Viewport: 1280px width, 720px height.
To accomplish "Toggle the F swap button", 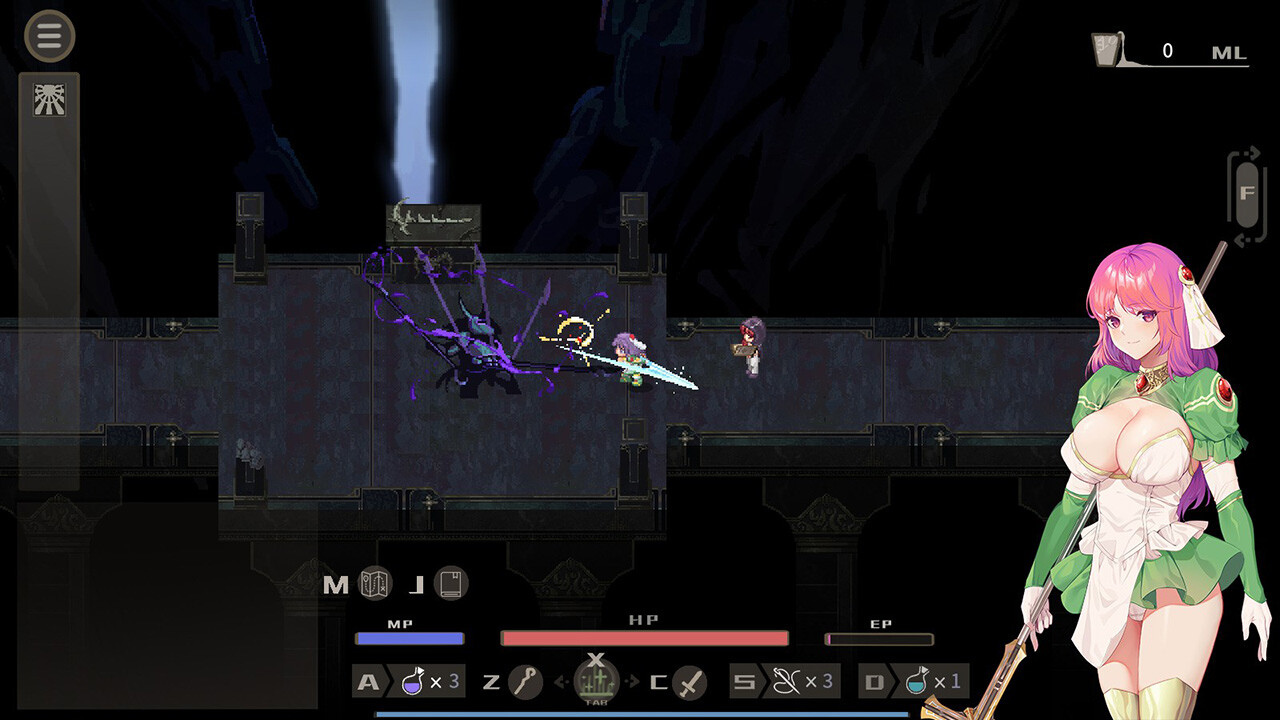I will 1246,195.
